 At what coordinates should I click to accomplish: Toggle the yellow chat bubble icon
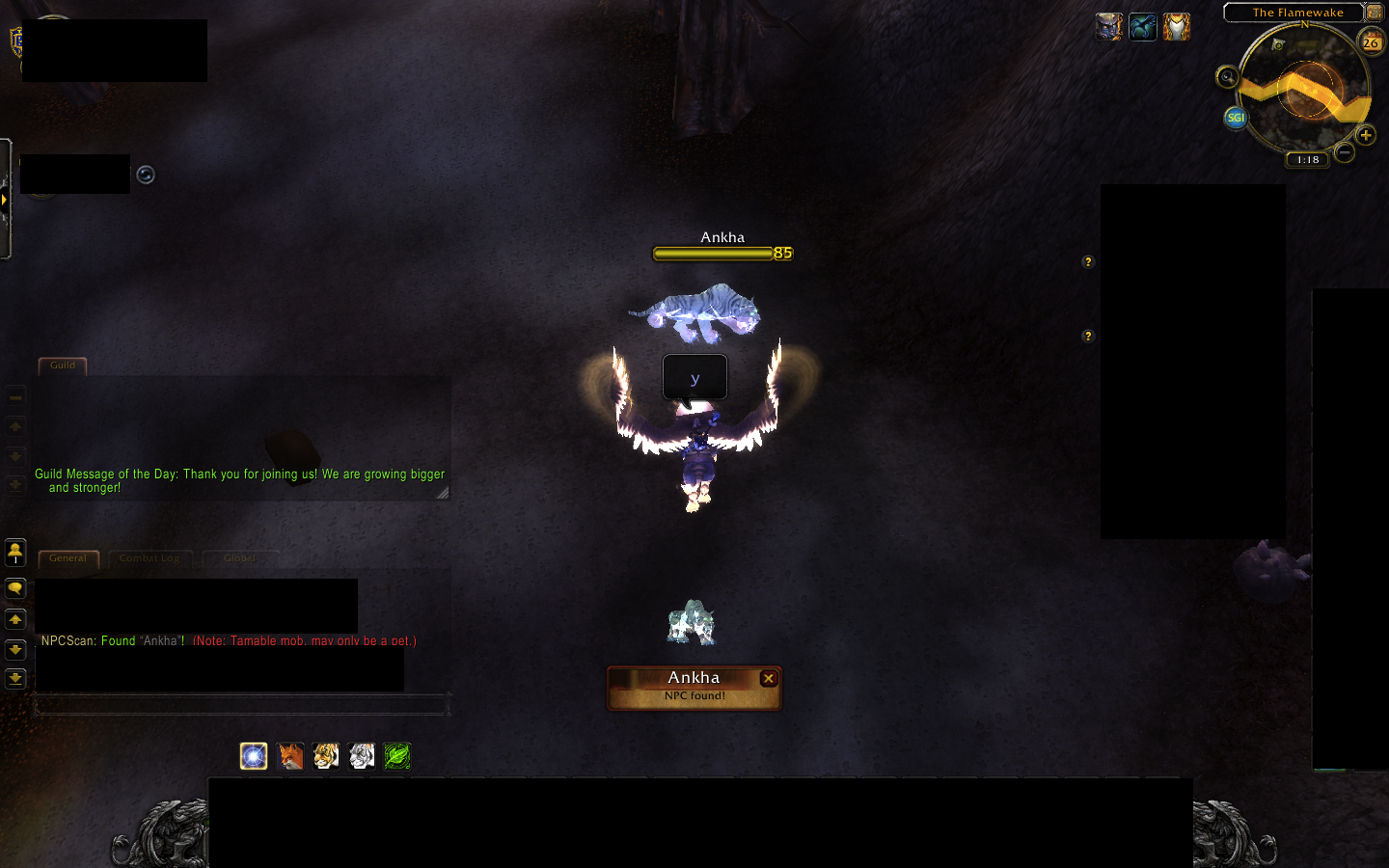click(15, 585)
